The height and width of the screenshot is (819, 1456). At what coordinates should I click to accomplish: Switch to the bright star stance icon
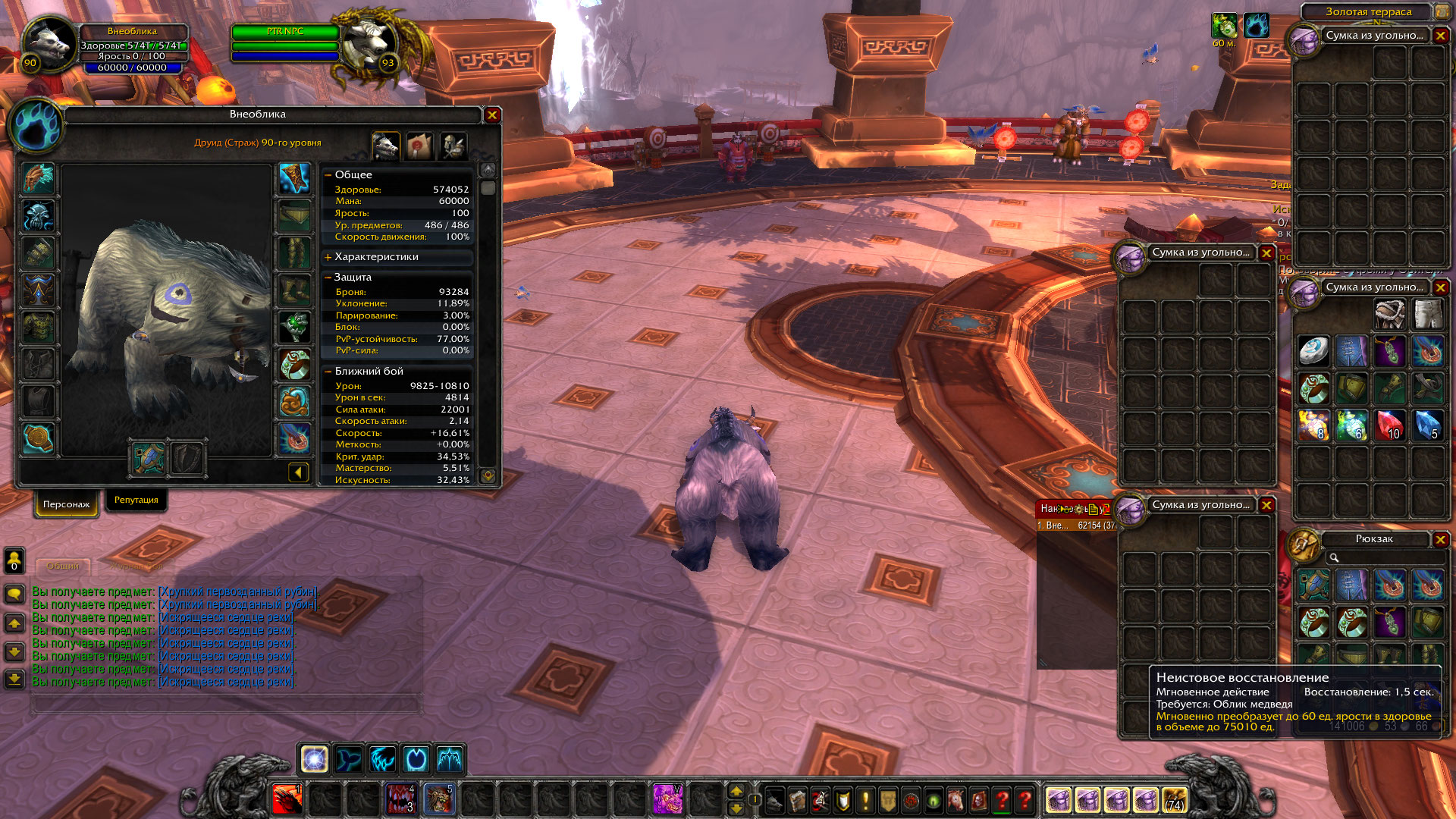[x=314, y=758]
